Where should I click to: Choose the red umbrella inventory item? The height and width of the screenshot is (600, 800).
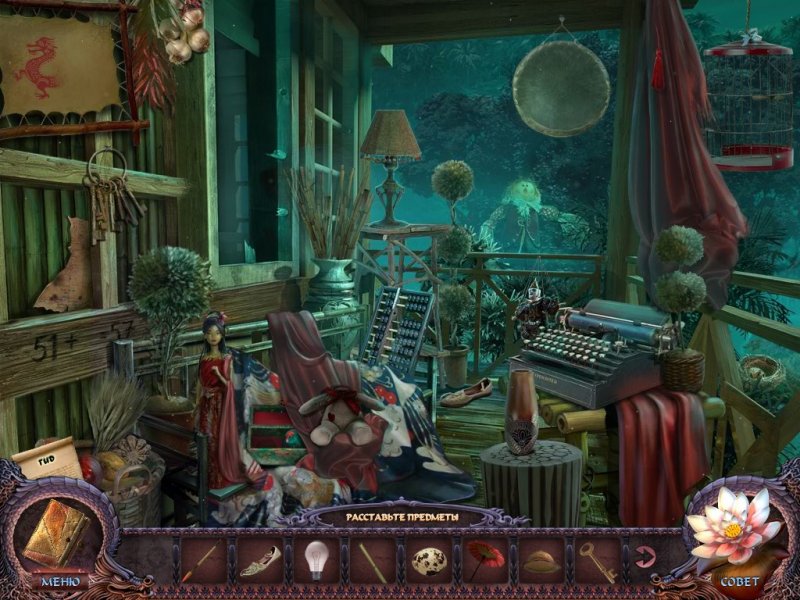(486, 558)
